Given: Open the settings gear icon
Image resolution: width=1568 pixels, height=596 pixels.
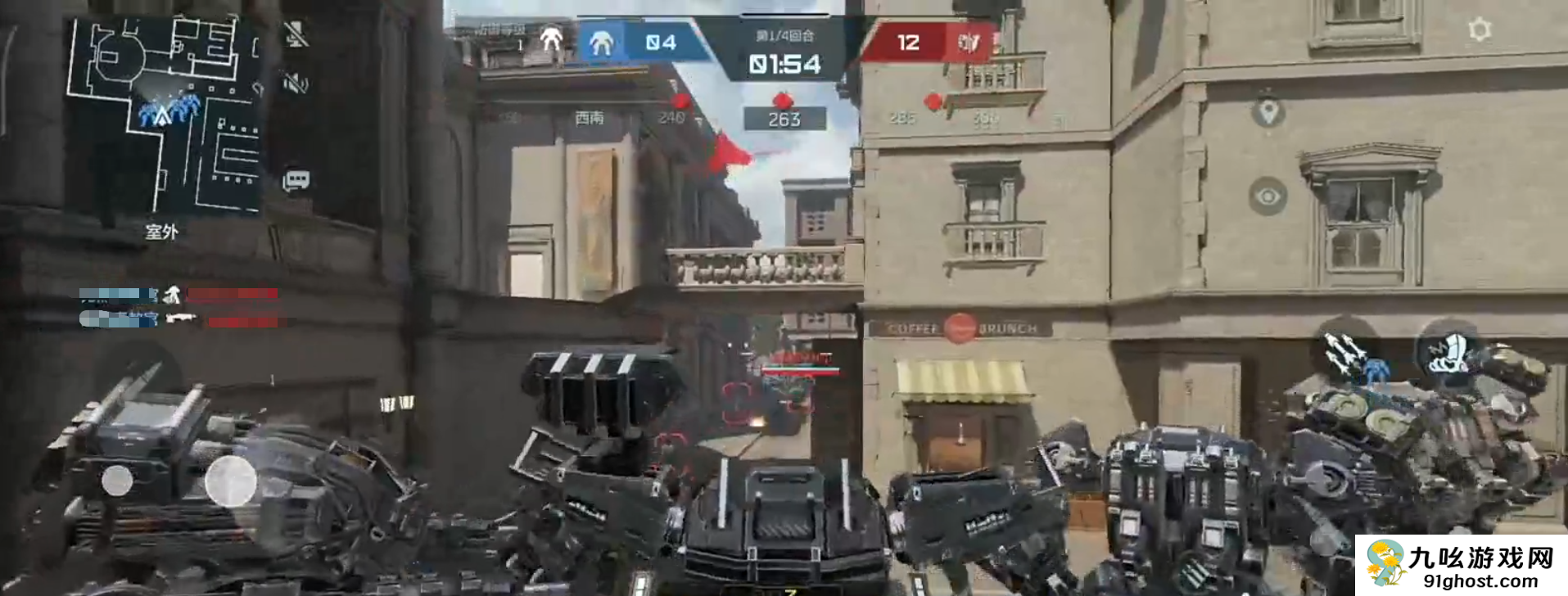Looking at the screenshot, I should [x=1479, y=30].
